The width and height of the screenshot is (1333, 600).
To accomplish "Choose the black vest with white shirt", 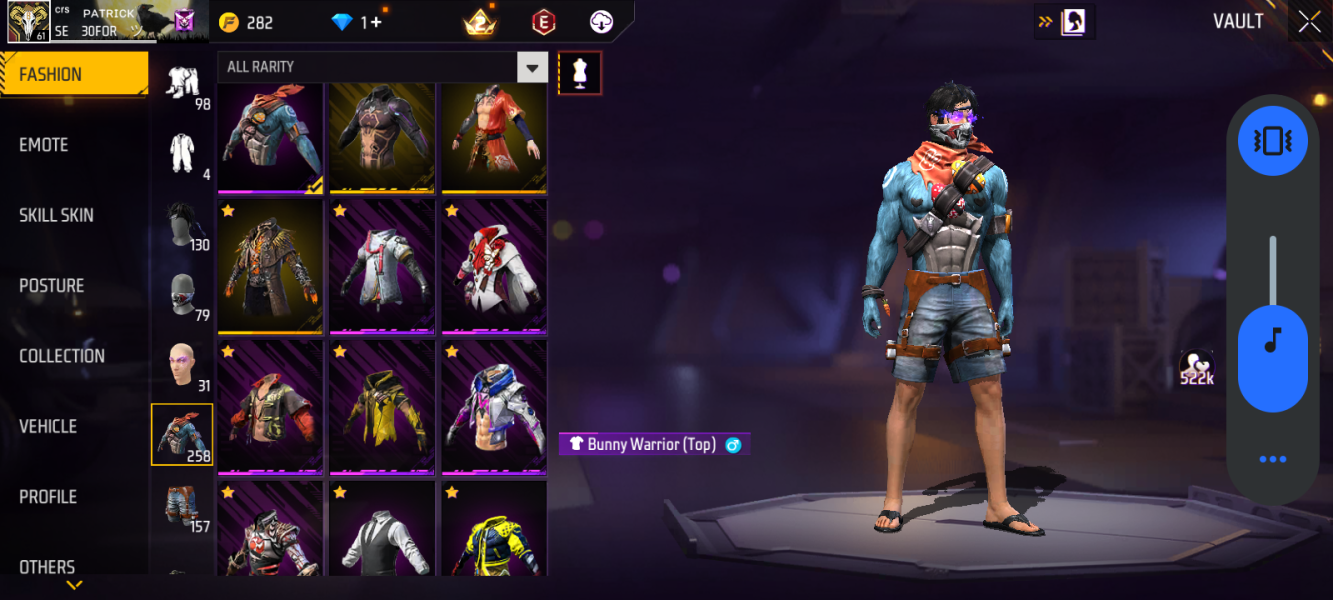I will point(382,530).
